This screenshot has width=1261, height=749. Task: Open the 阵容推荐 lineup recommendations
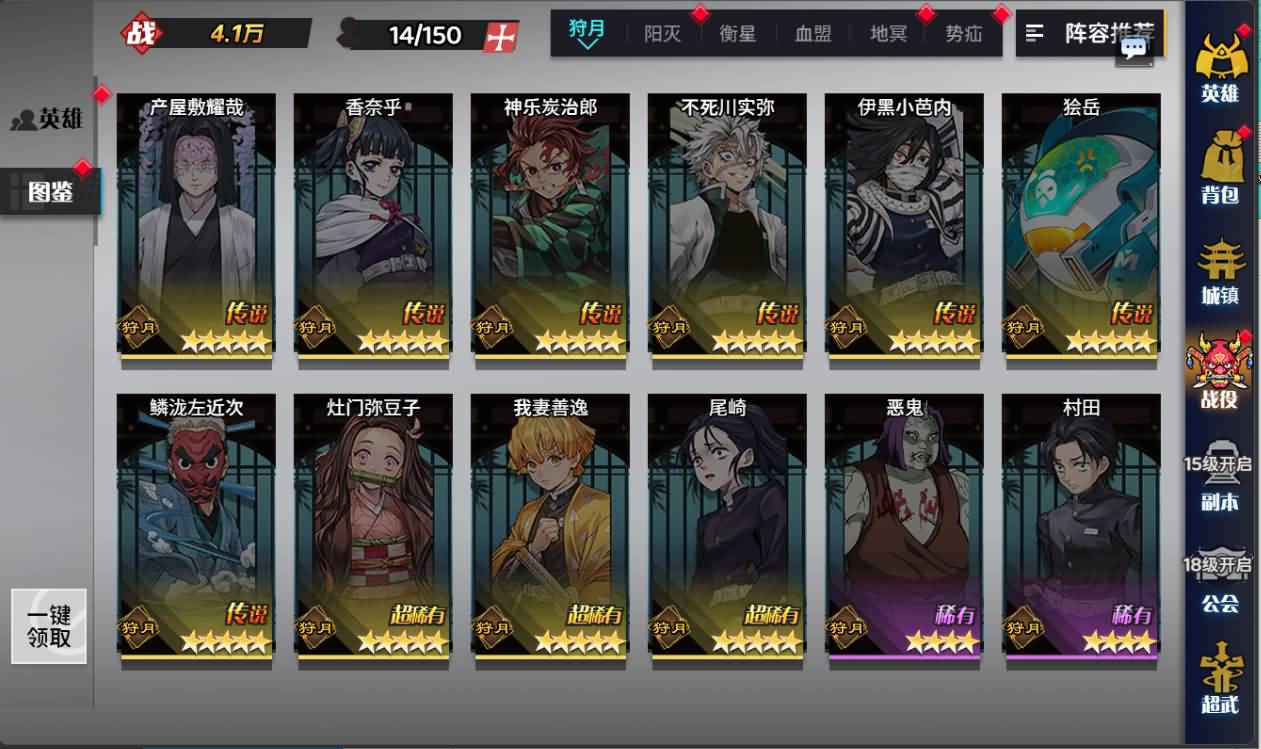(x=1090, y=34)
